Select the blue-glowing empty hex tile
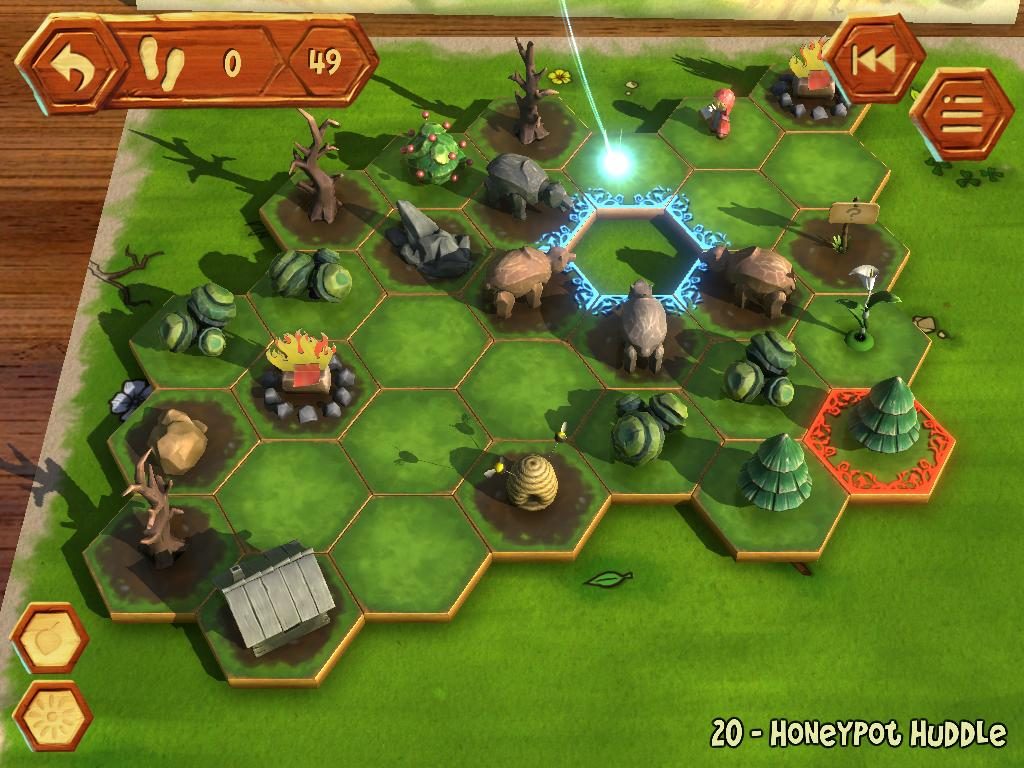This screenshot has height=768, width=1024. (630, 250)
